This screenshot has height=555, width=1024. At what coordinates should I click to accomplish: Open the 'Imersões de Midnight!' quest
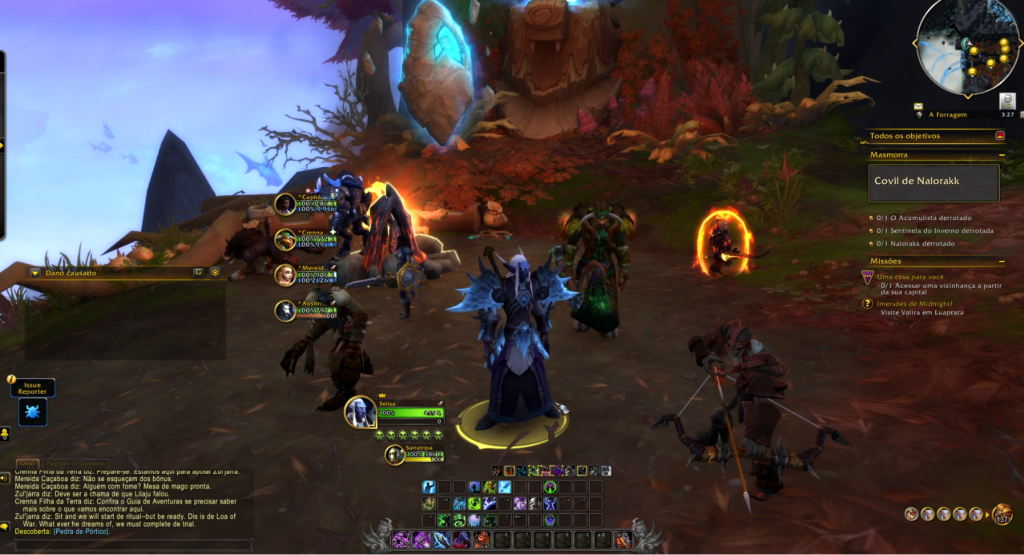pos(915,303)
